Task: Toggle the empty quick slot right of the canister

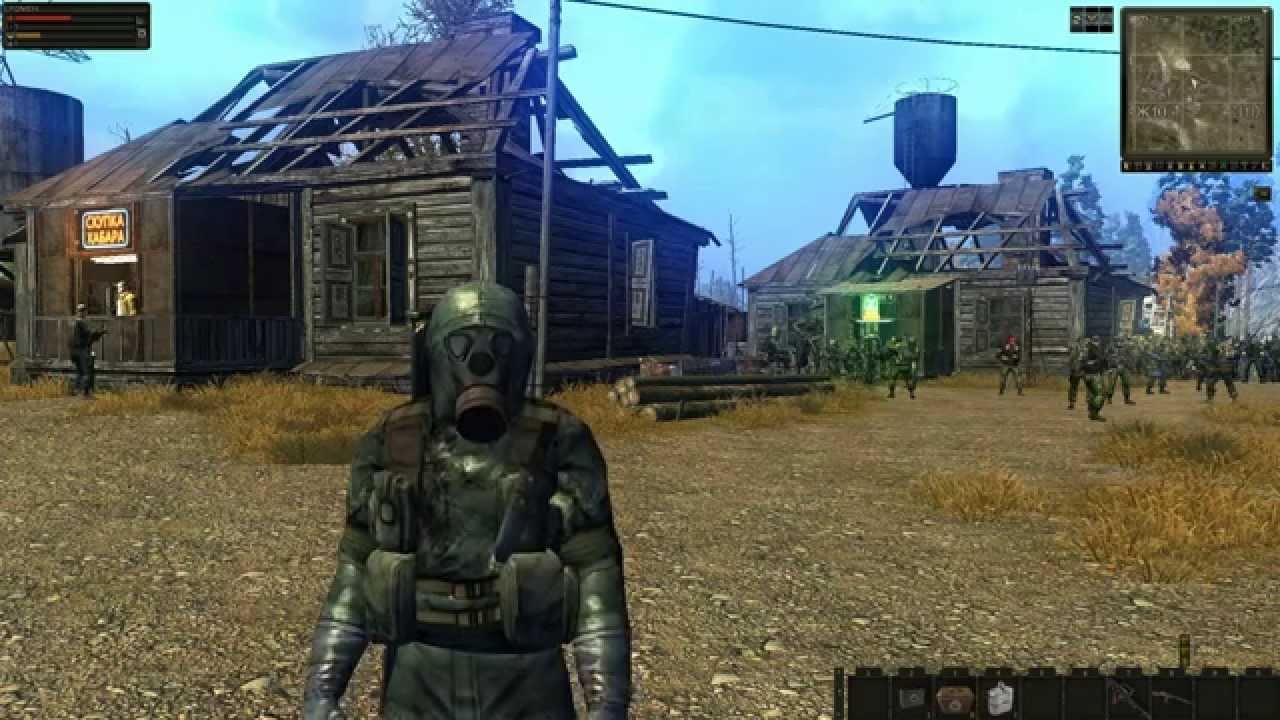Action: pos(1042,695)
